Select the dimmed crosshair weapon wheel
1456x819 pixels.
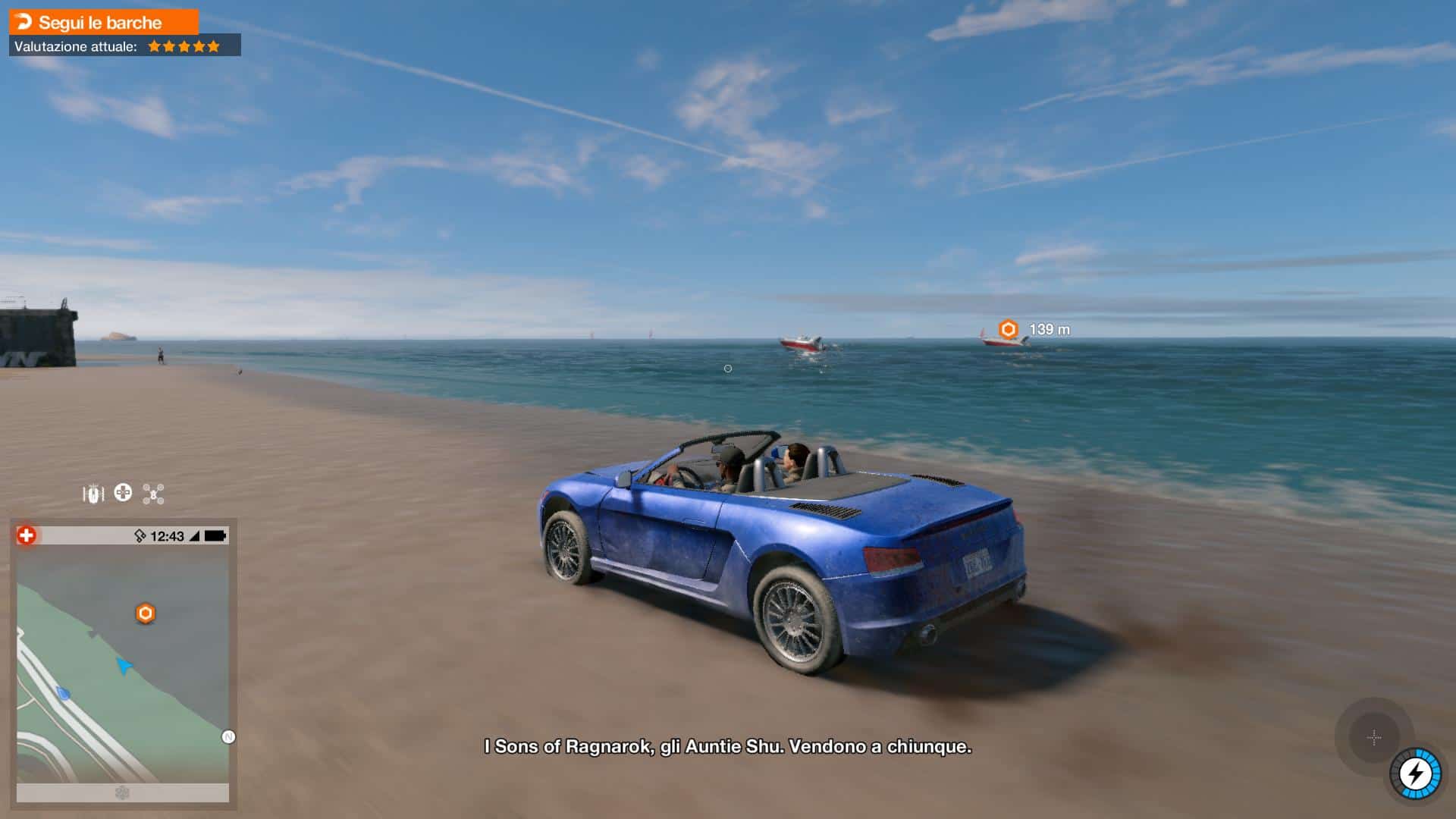tap(1373, 737)
